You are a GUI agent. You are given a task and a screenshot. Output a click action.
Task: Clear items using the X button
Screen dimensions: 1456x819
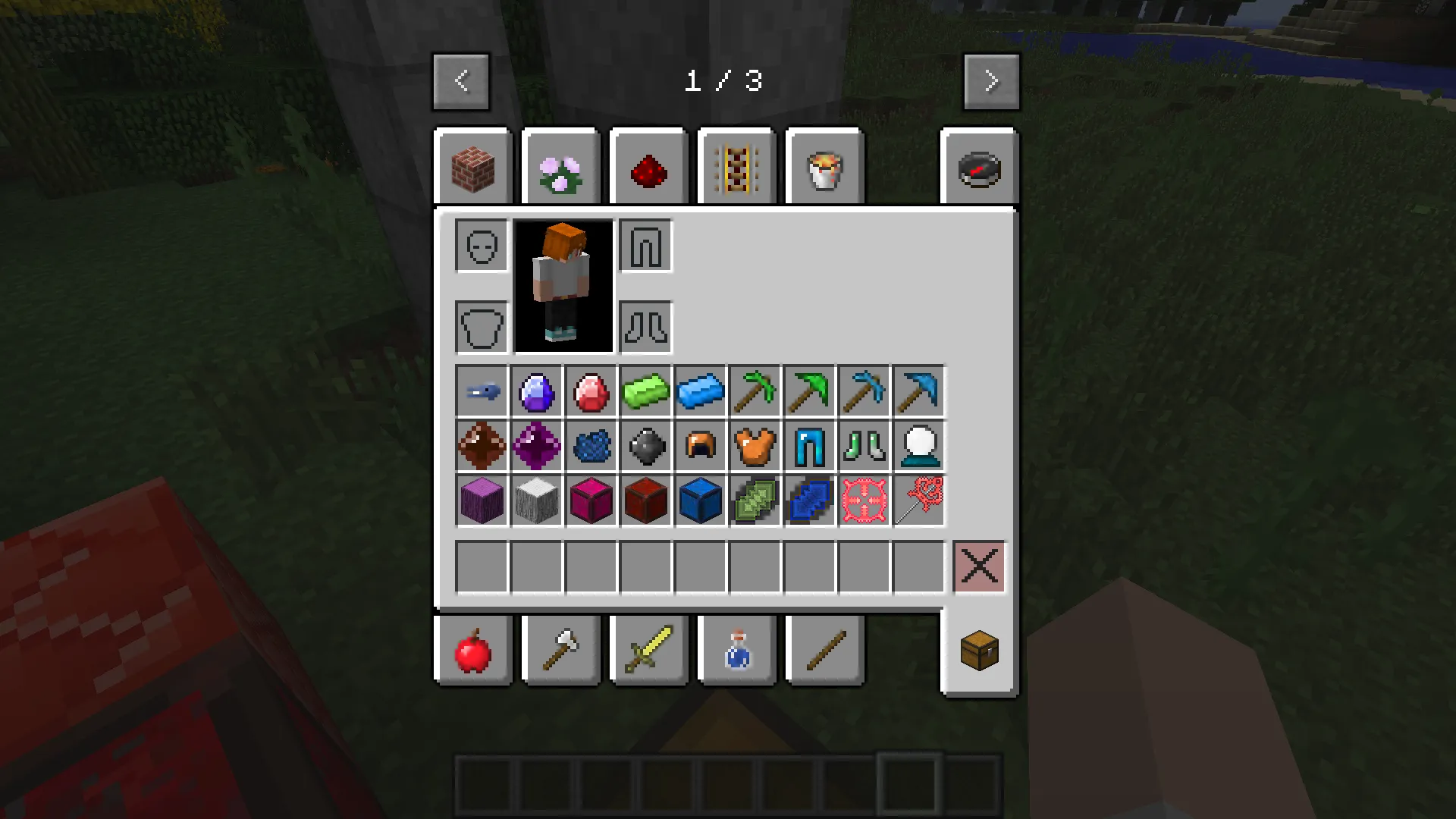[979, 566]
